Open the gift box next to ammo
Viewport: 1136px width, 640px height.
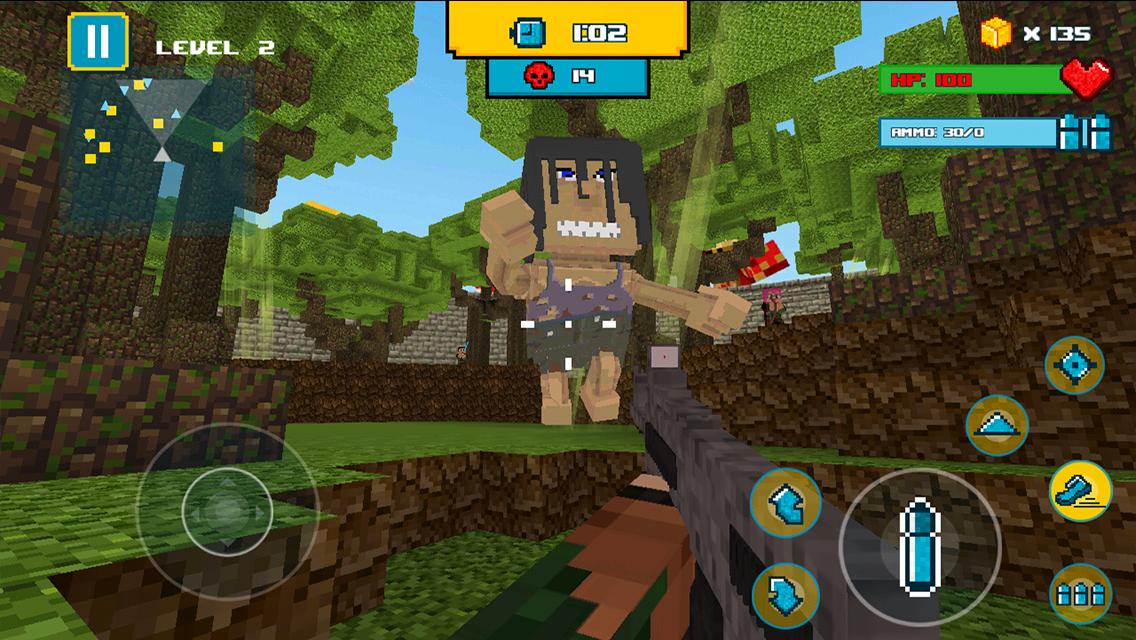pos(1085,132)
